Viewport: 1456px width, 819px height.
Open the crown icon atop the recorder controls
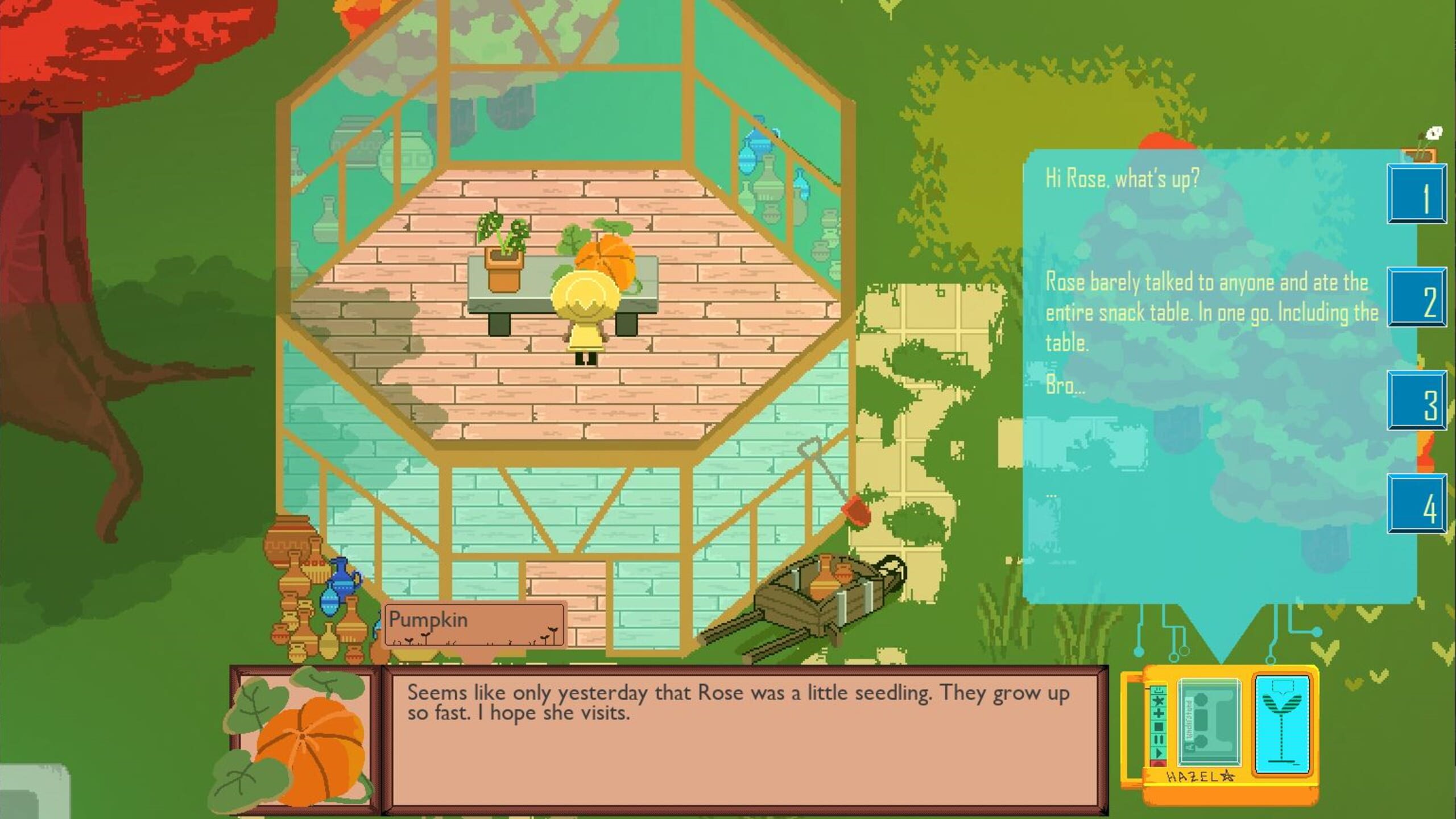(1159, 689)
